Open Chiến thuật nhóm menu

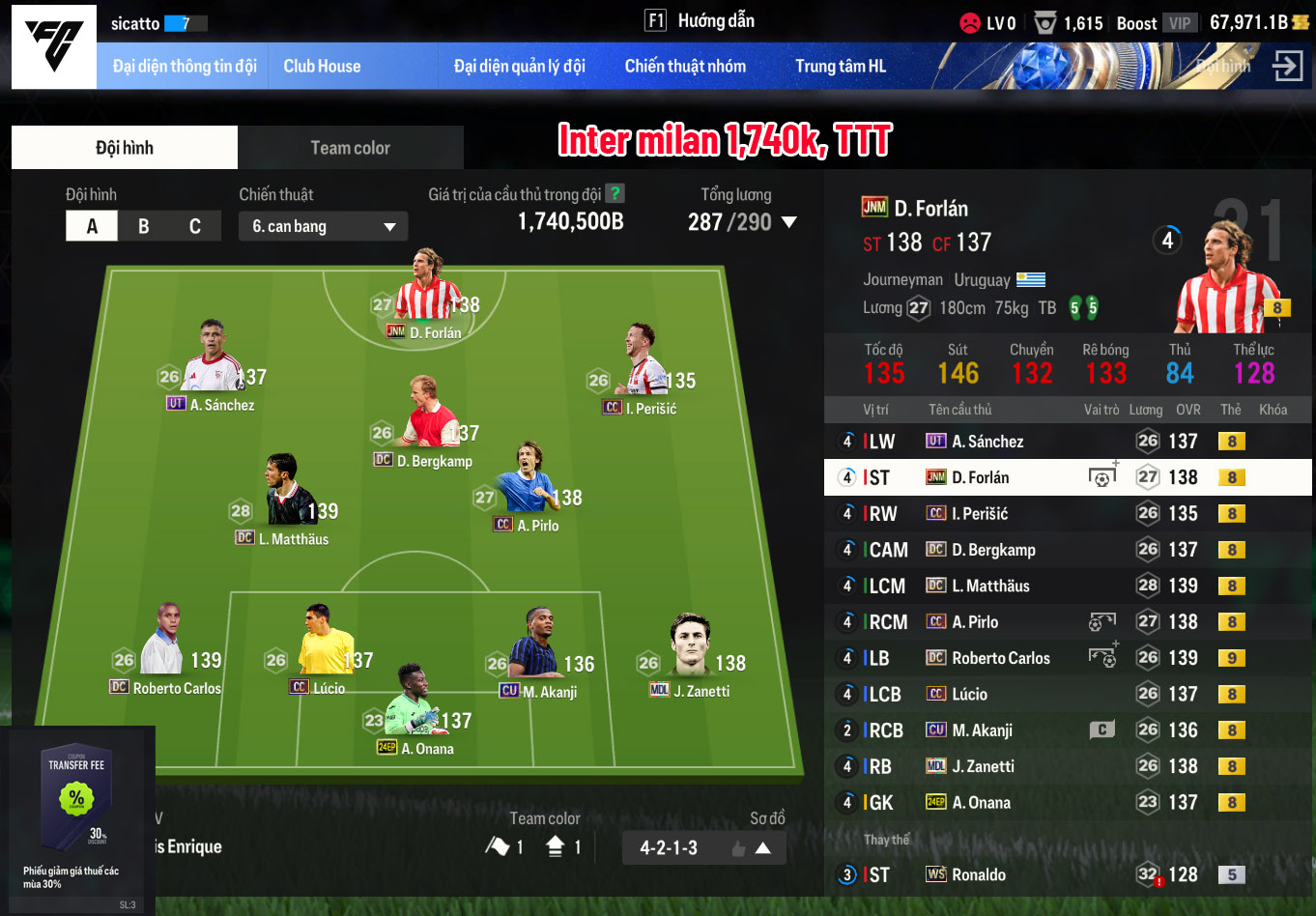point(685,67)
